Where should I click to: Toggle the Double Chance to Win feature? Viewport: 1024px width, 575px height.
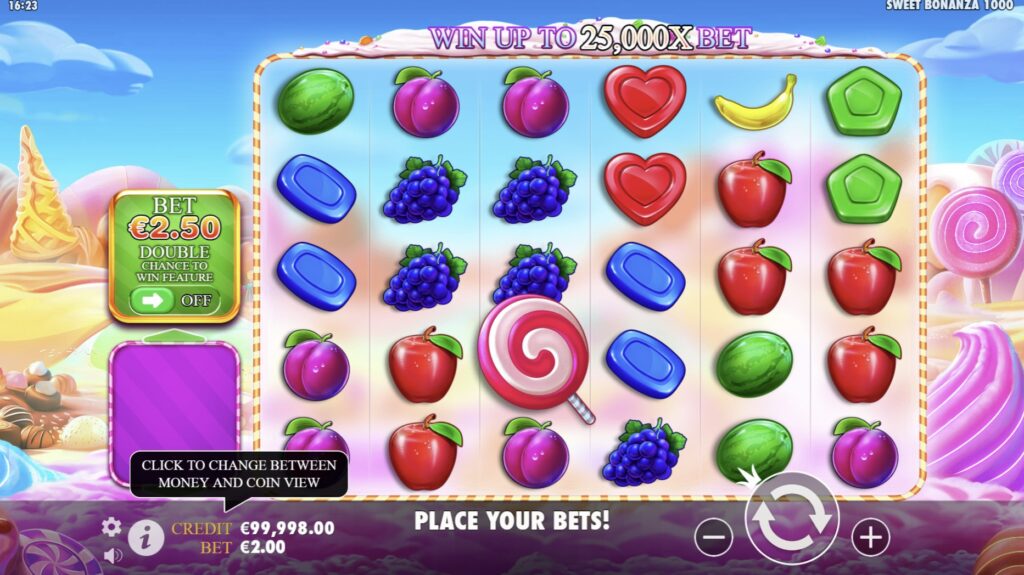[174, 299]
